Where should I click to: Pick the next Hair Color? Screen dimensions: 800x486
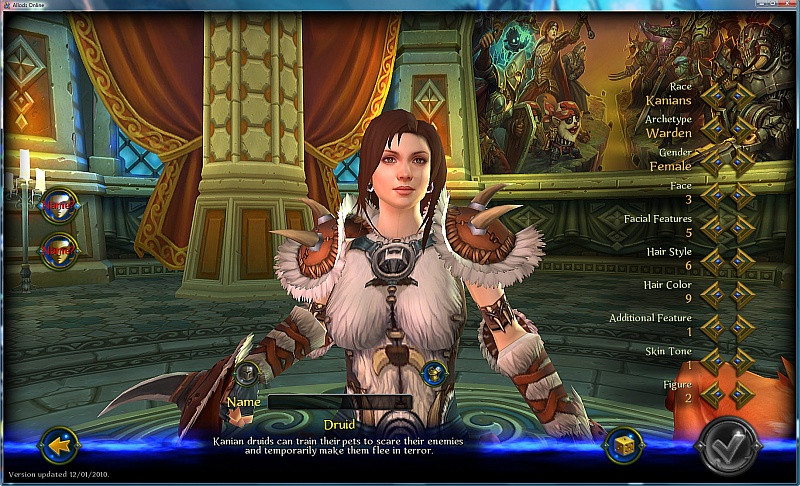tap(741, 293)
